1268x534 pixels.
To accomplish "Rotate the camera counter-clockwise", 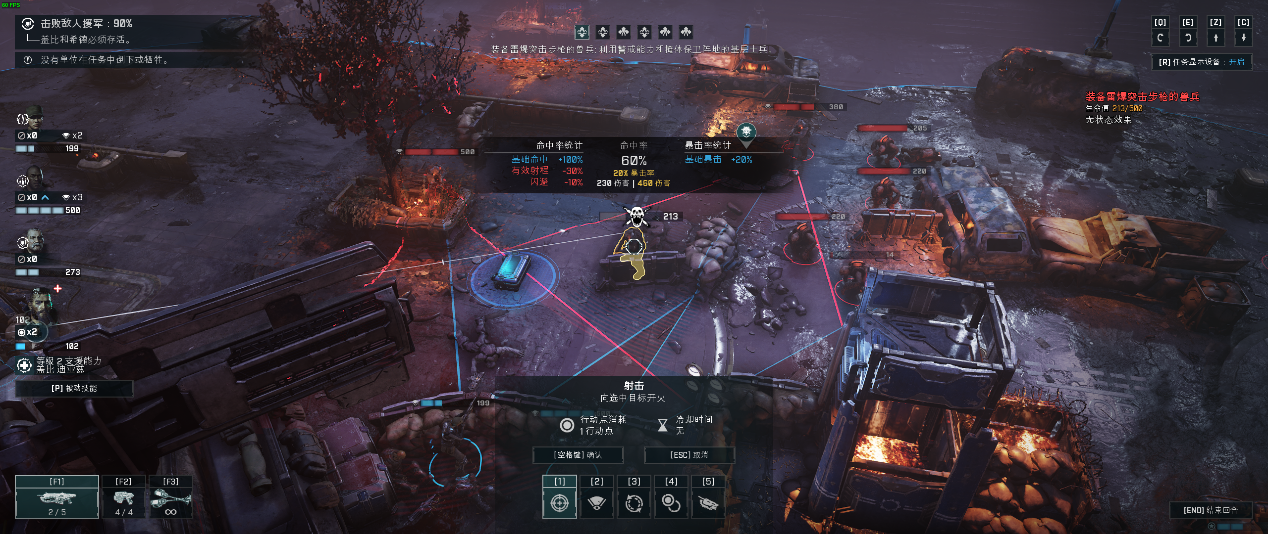I will [1160, 37].
